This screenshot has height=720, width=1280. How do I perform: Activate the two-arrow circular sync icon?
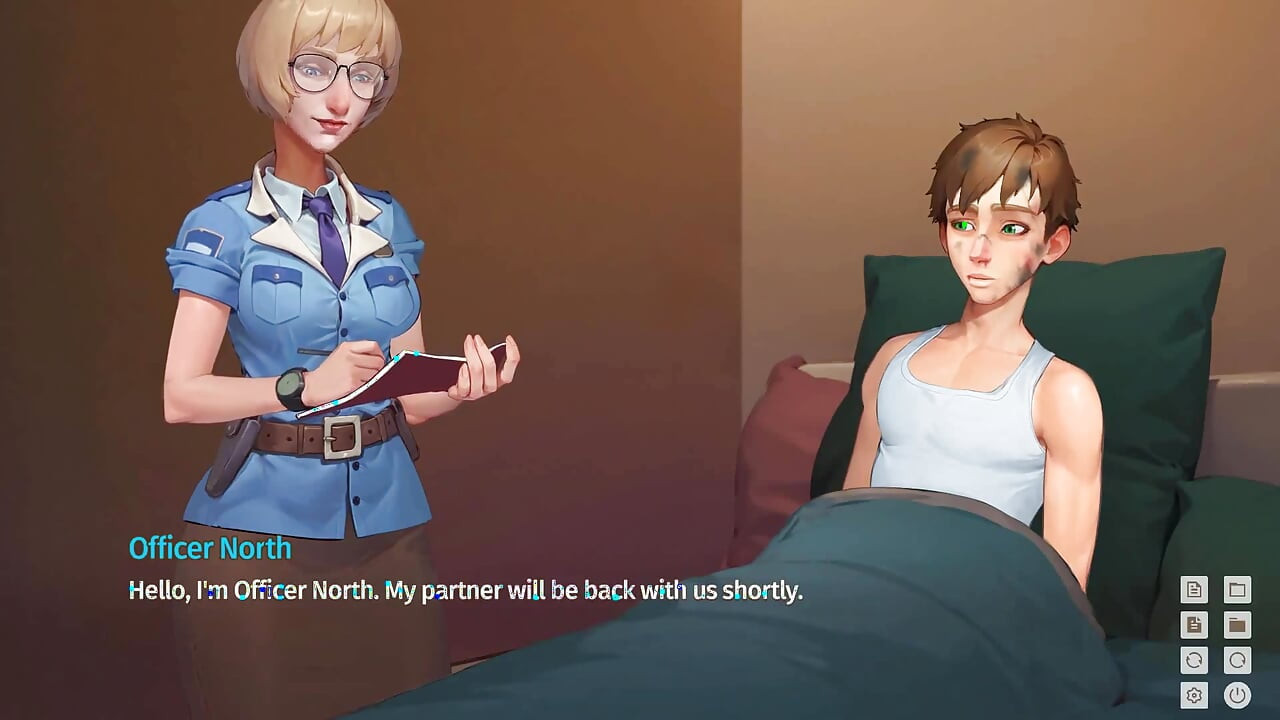pyautogui.click(x=1193, y=660)
